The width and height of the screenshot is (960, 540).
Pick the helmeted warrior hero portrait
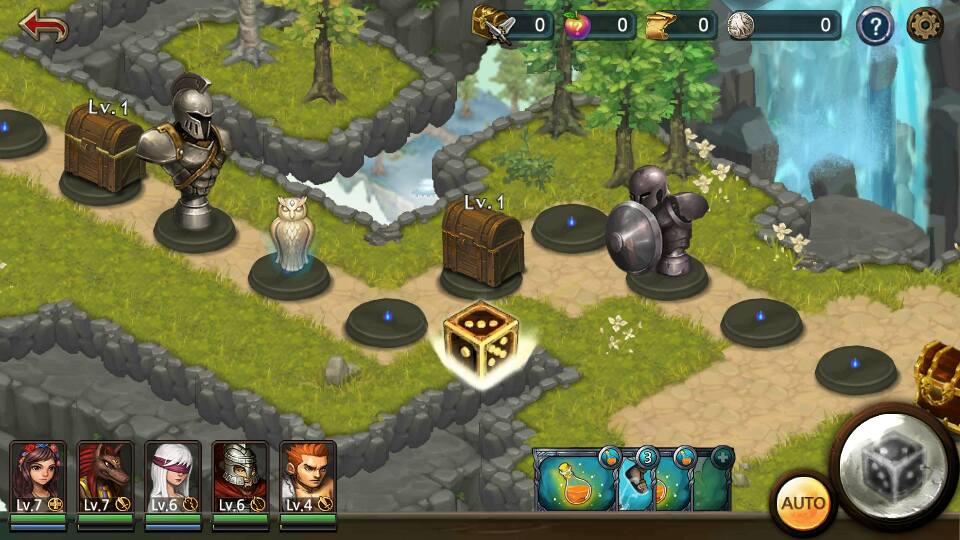(x=240, y=477)
